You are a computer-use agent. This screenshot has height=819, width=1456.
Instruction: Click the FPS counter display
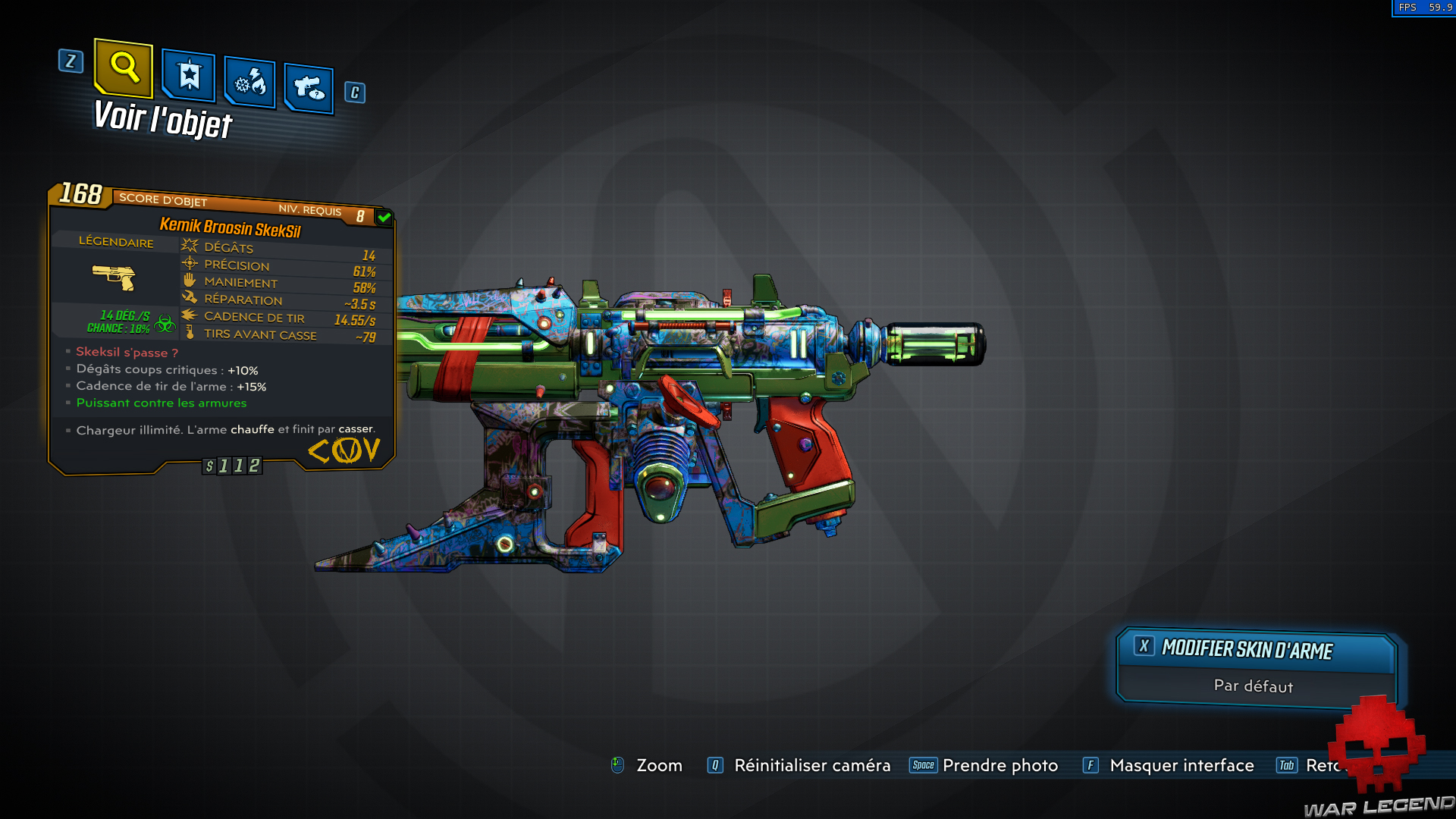[x=1424, y=8]
